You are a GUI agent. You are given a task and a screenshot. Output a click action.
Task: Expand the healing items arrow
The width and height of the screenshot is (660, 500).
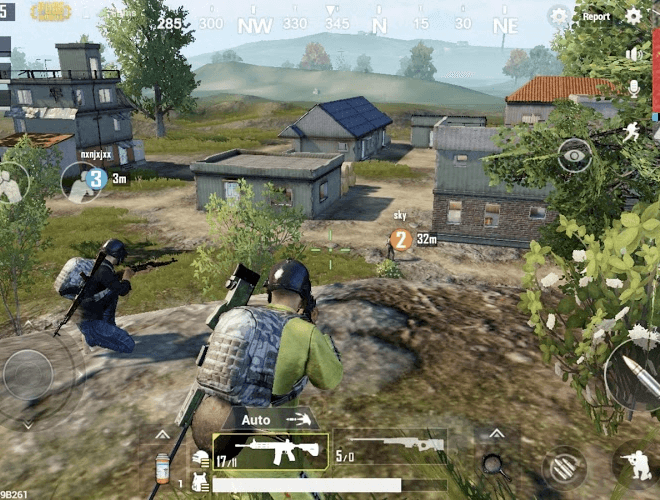coord(162,435)
